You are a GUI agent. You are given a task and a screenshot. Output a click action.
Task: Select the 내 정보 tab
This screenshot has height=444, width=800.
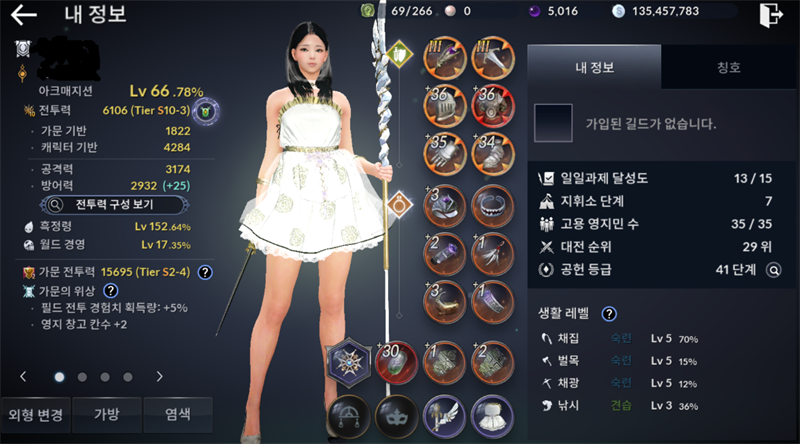coord(594,68)
